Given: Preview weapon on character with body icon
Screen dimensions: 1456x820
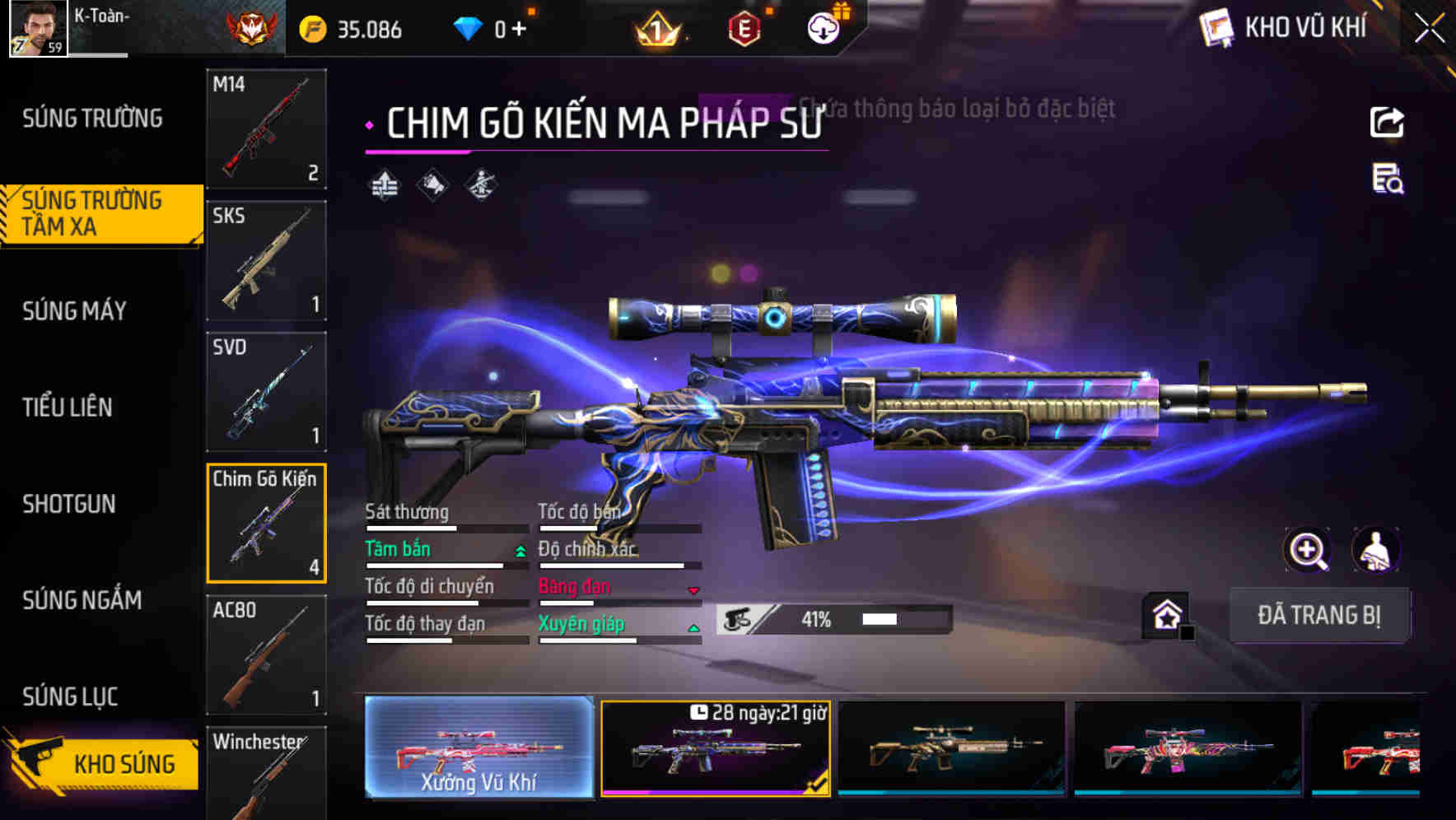Looking at the screenshot, I should pyautogui.click(x=1375, y=550).
